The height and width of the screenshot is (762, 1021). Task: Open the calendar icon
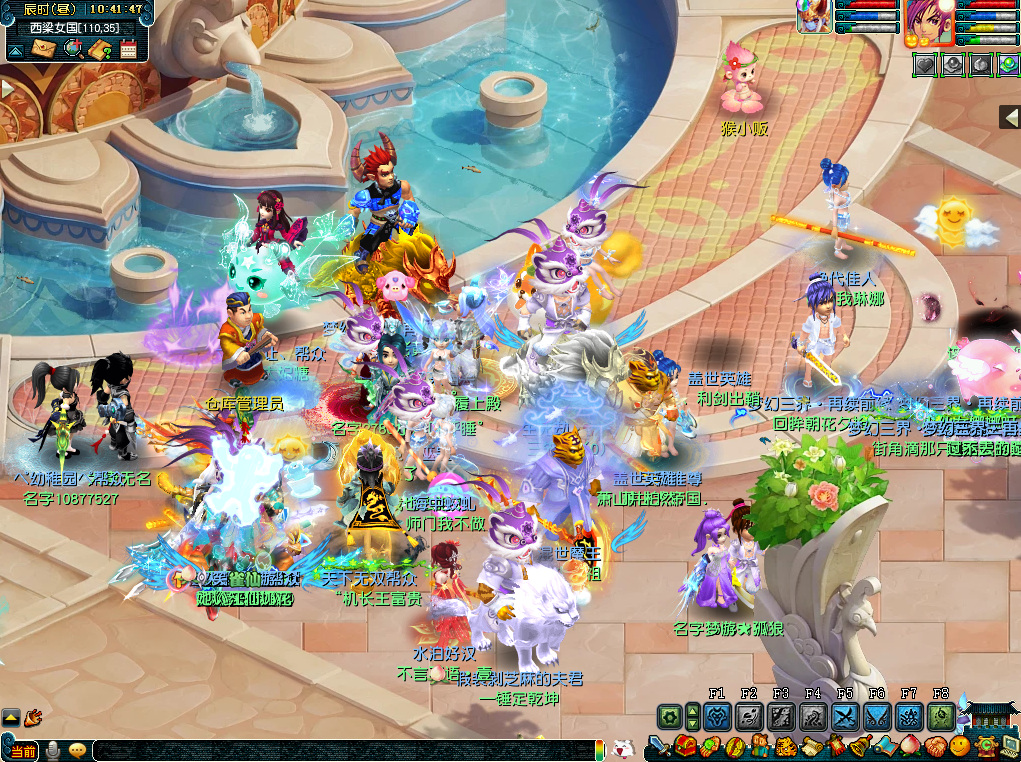128,48
